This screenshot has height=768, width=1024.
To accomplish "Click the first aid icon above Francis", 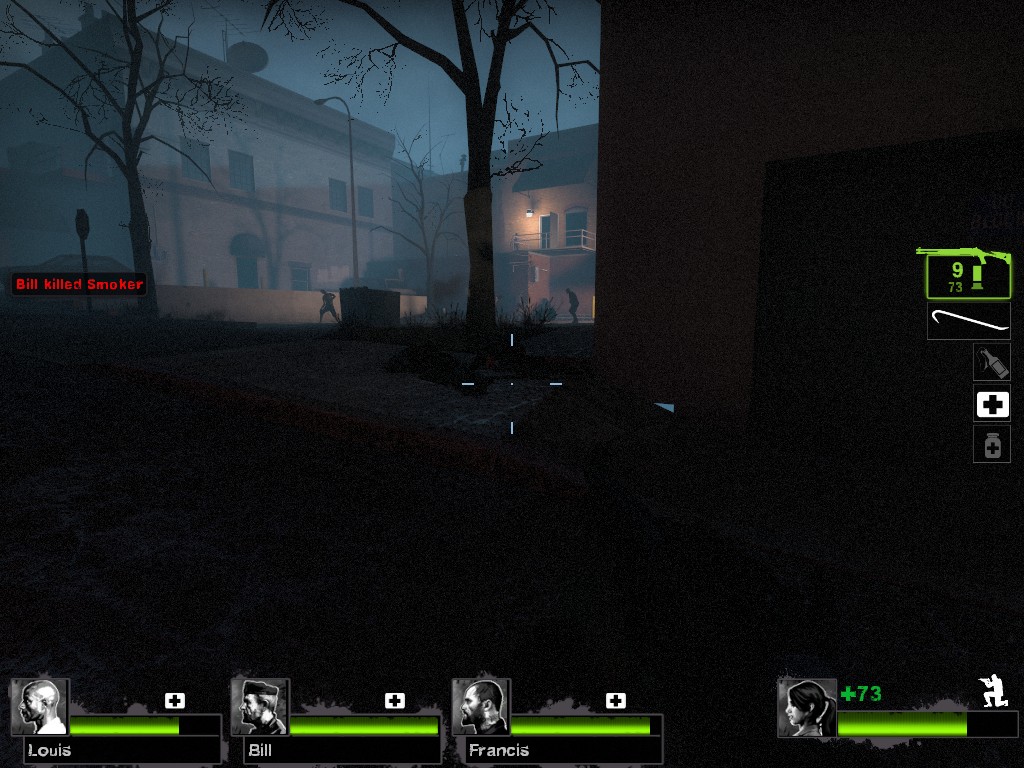I will tap(615, 701).
